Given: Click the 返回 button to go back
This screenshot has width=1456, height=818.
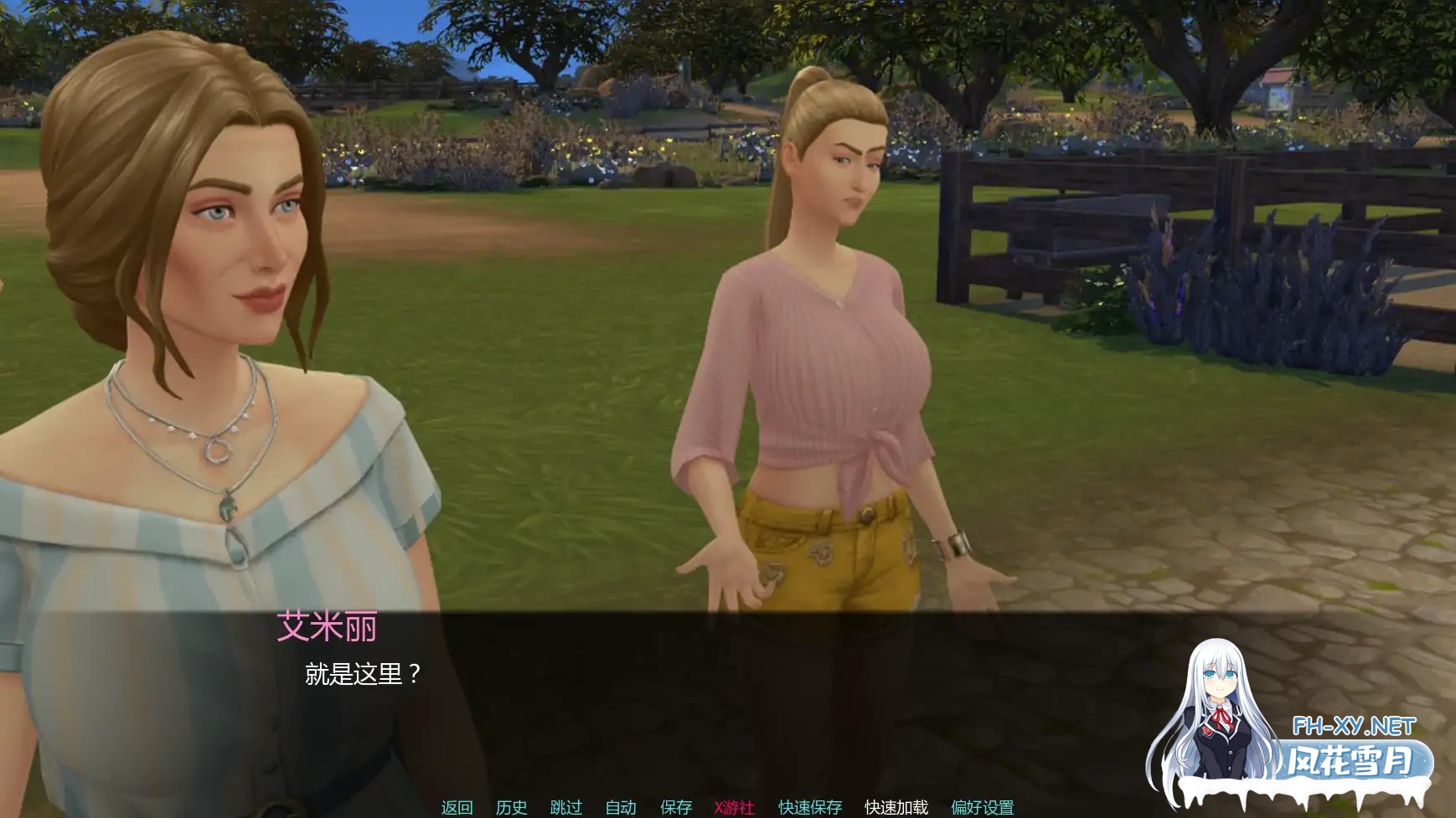Looking at the screenshot, I should click(x=457, y=807).
